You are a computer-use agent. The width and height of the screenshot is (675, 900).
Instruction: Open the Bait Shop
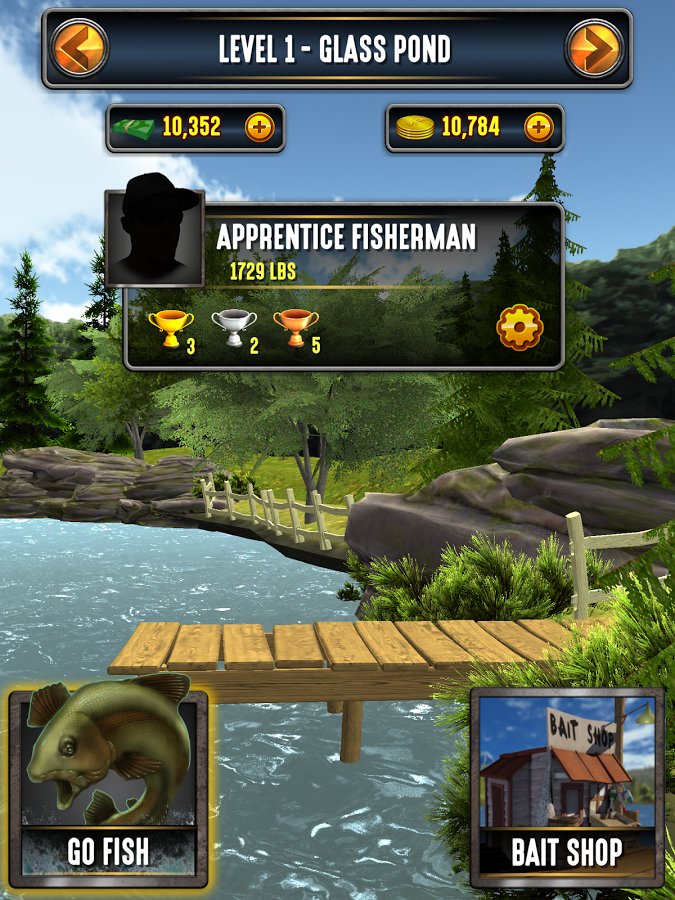pyautogui.click(x=567, y=787)
